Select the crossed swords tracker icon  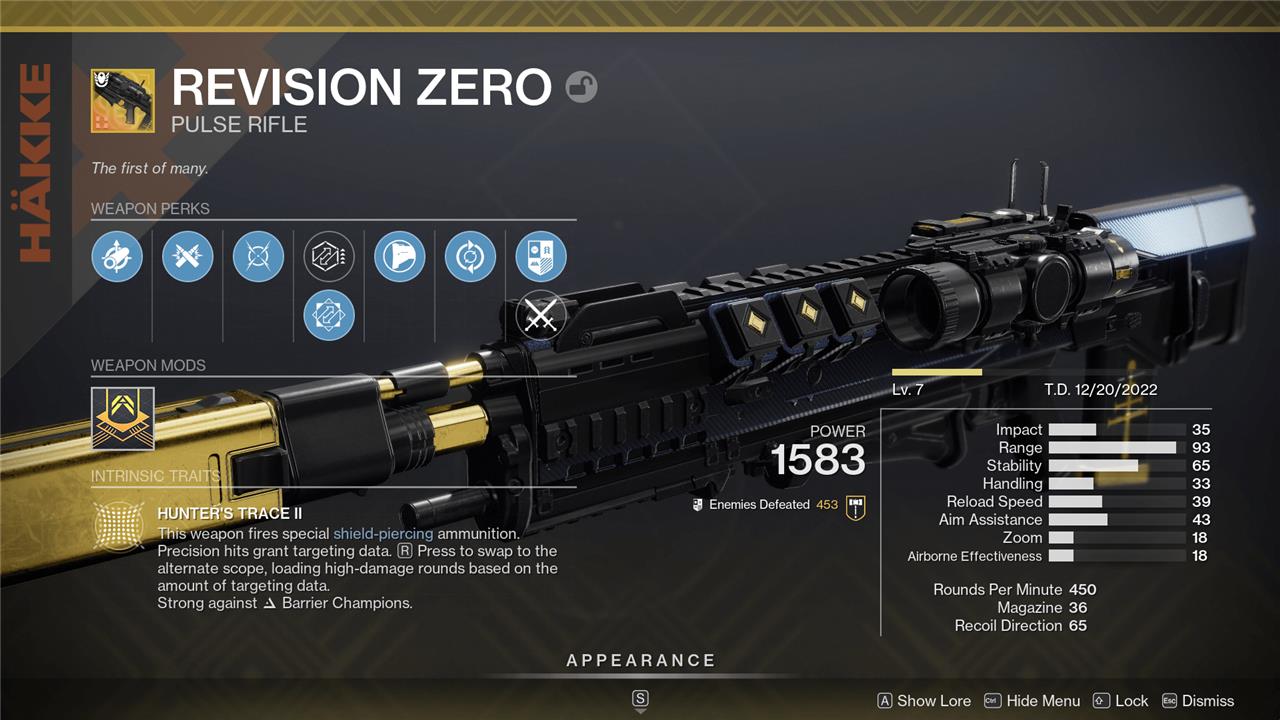(541, 317)
